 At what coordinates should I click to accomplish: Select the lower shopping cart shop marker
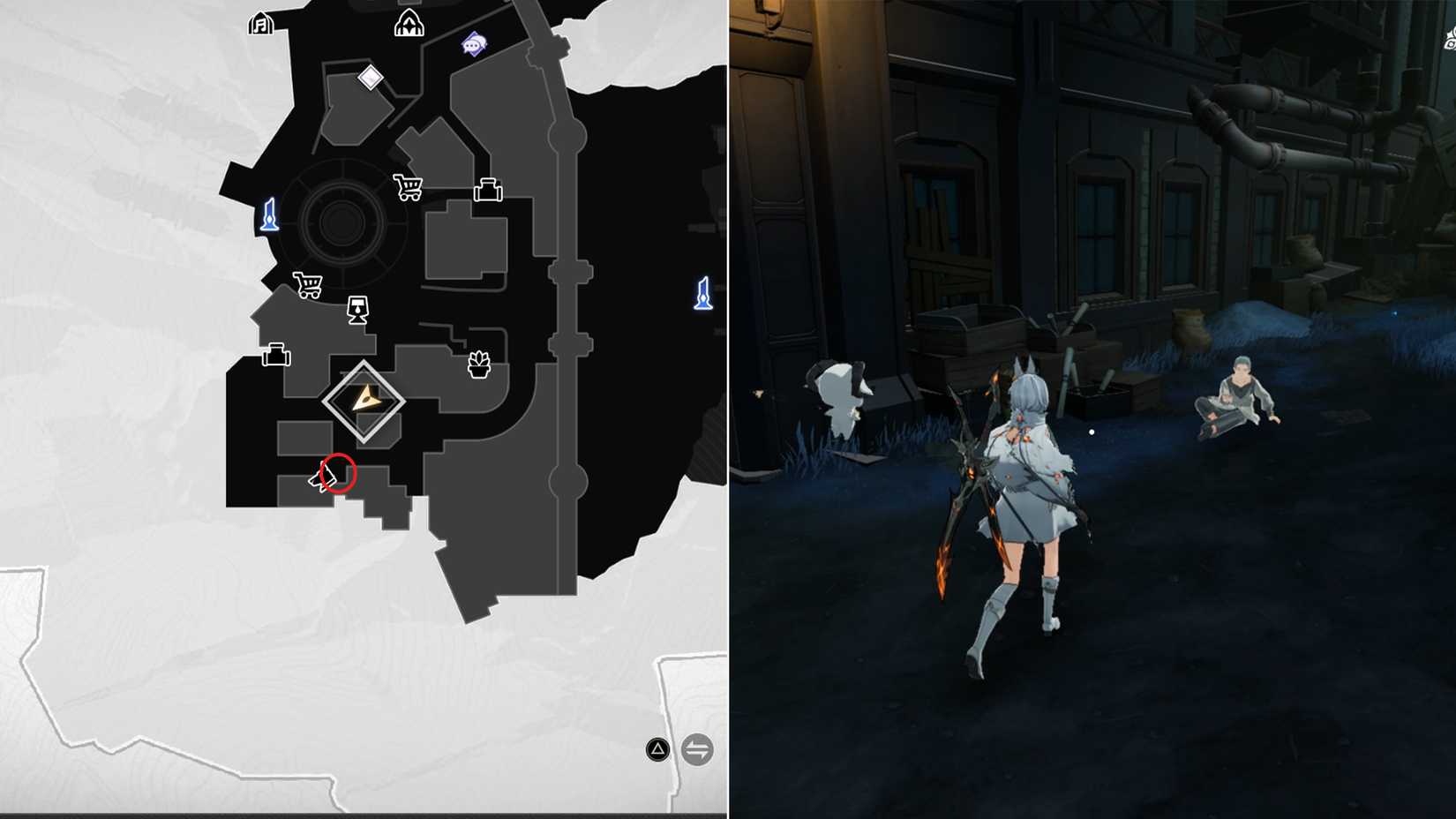click(x=308, y=284)
